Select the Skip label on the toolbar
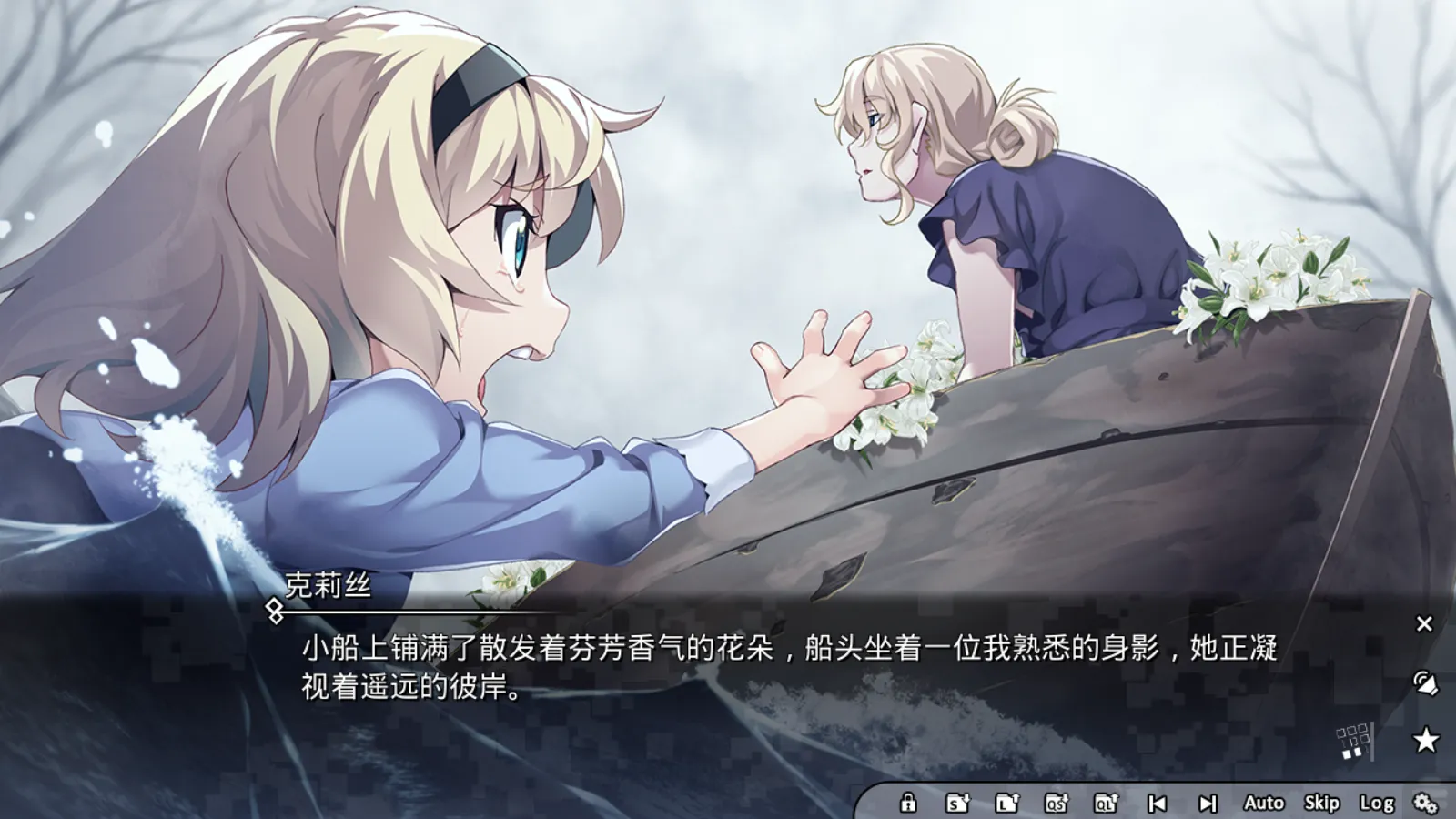The width and height of the screenshot is (1456, 819). click(x=1322, y=804)
